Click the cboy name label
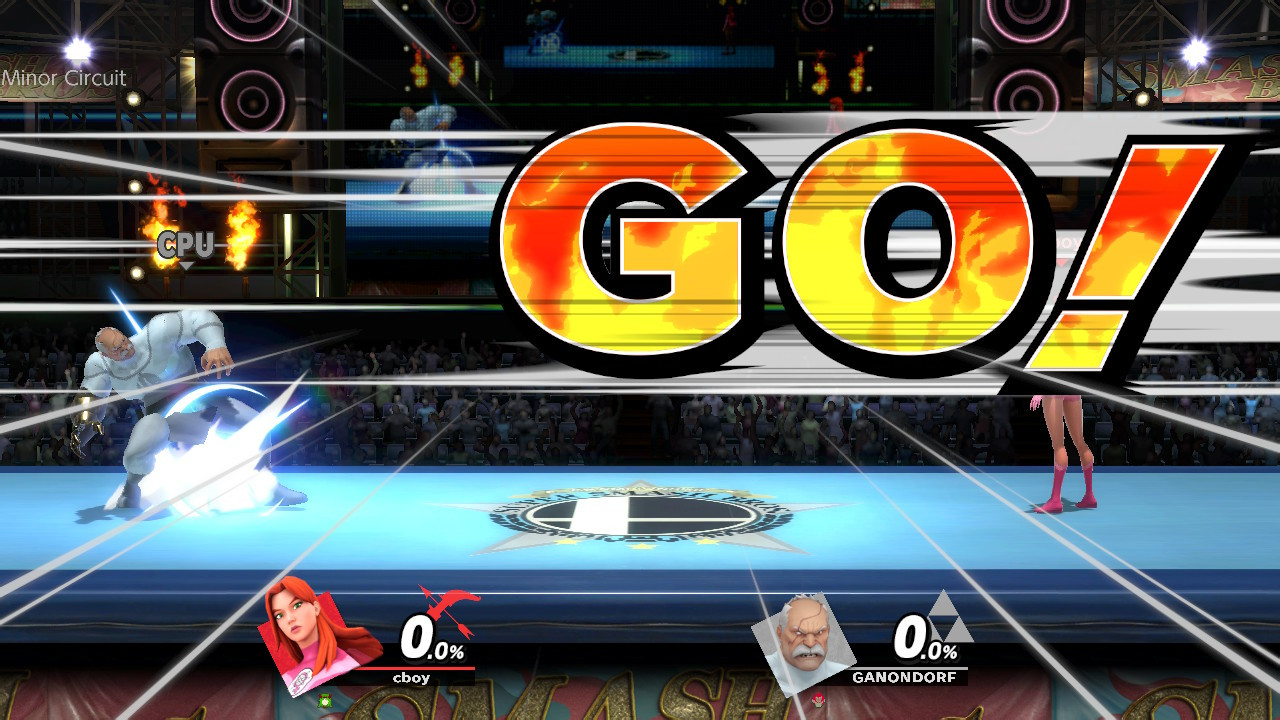 [412, 678]
